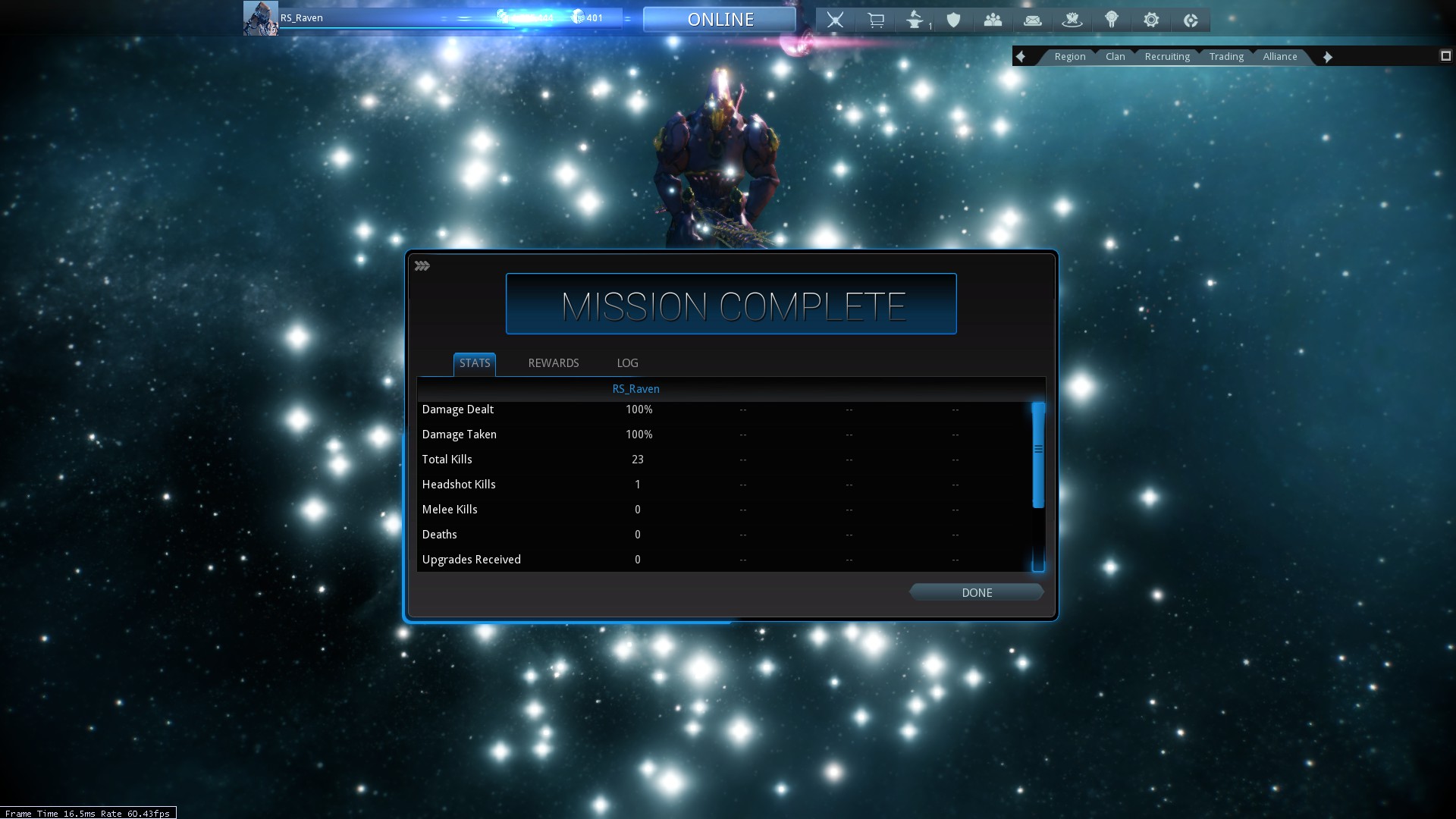1456x819 pixels.
Task: Maximize the chat window
Action: point(1445,56)
